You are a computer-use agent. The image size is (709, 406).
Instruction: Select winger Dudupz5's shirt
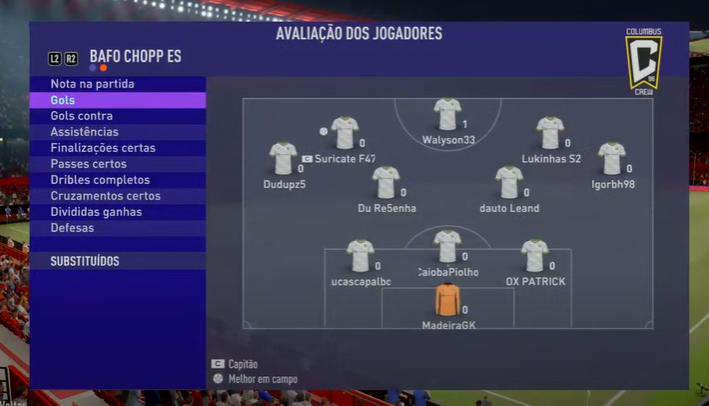(x=283, y=159)
